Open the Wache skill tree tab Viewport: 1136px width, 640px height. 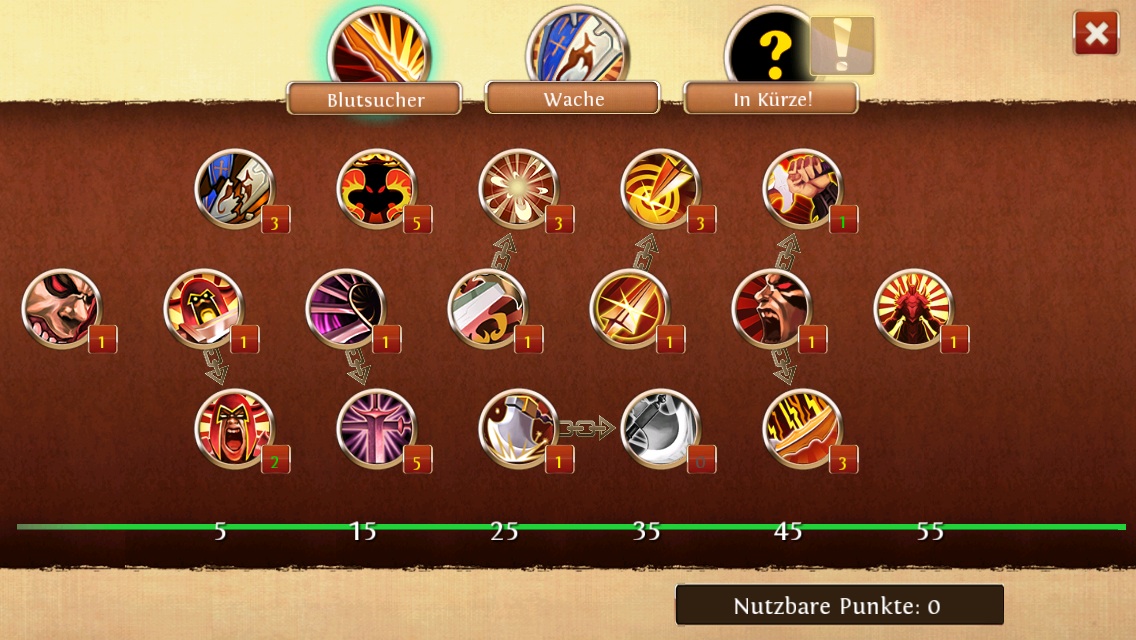click(572, 98)
